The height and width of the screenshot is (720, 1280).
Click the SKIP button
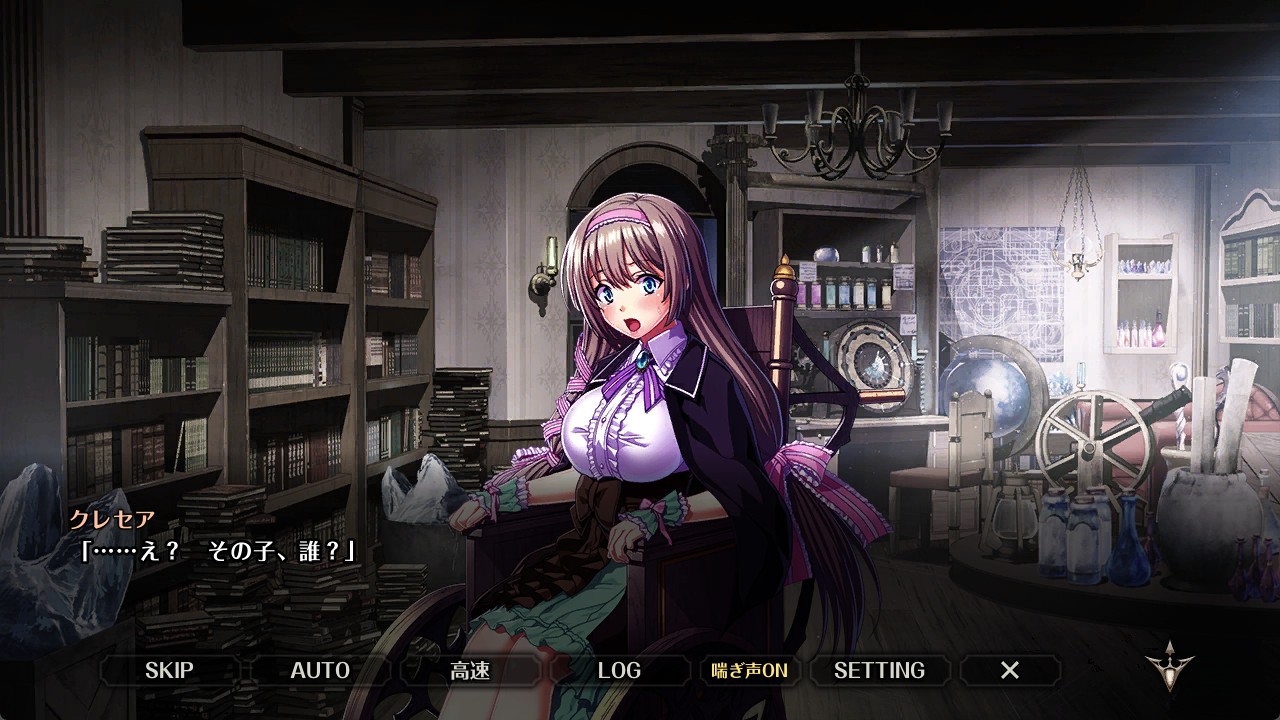(169, 670)
